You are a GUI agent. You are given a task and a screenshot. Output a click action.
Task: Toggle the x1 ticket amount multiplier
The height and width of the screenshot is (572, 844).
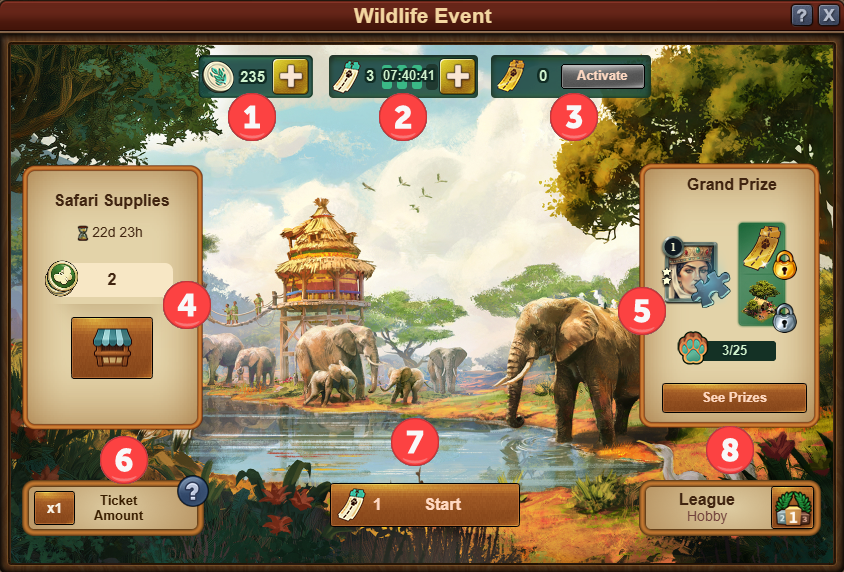coord(54,508)
